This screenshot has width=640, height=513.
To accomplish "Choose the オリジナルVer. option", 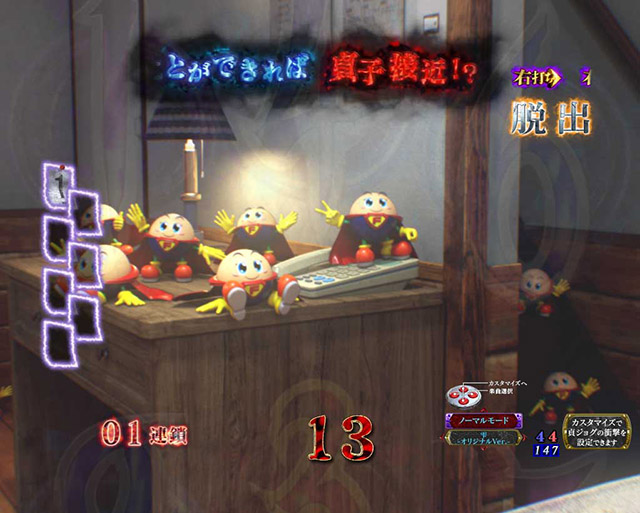I will [x=483, y=441].
